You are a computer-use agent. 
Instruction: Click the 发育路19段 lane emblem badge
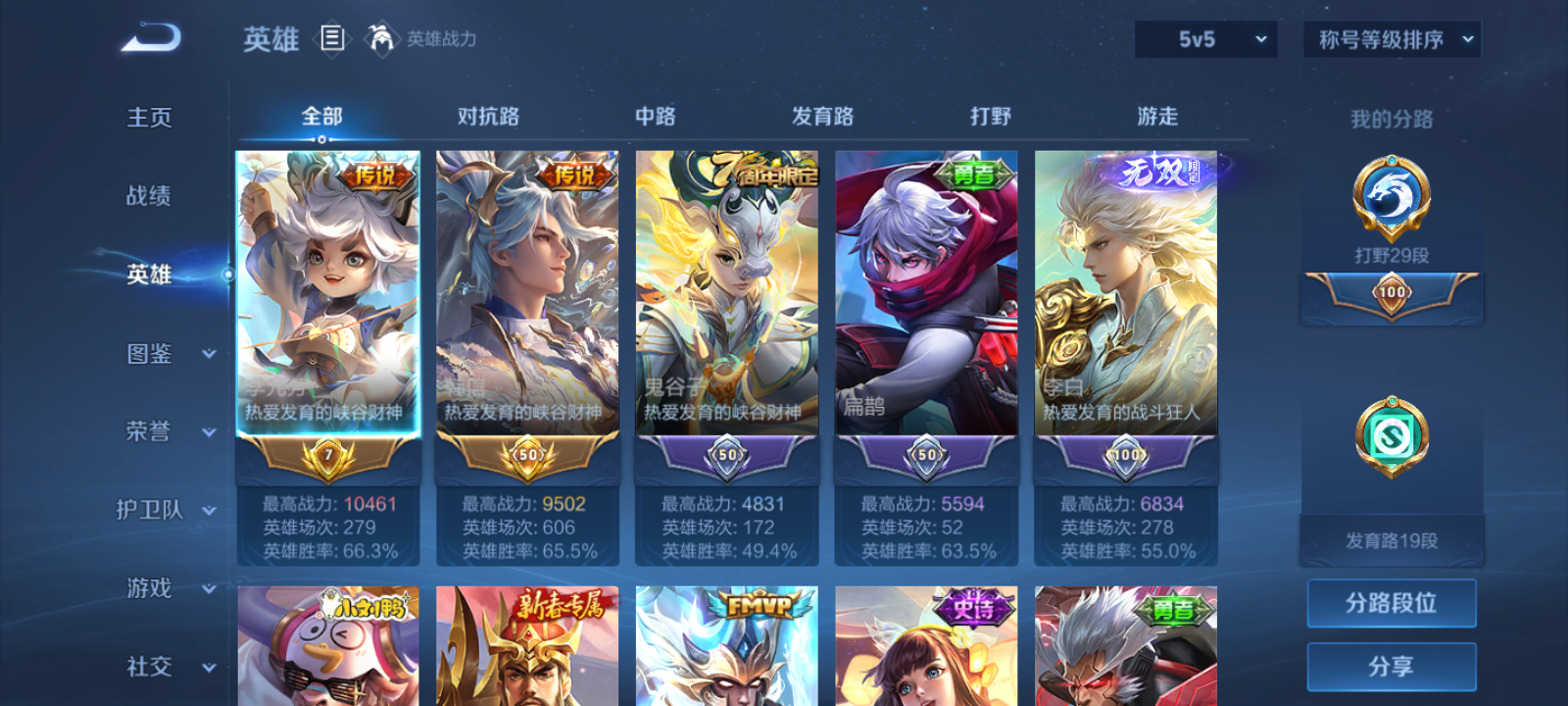tap(1392, 438)
